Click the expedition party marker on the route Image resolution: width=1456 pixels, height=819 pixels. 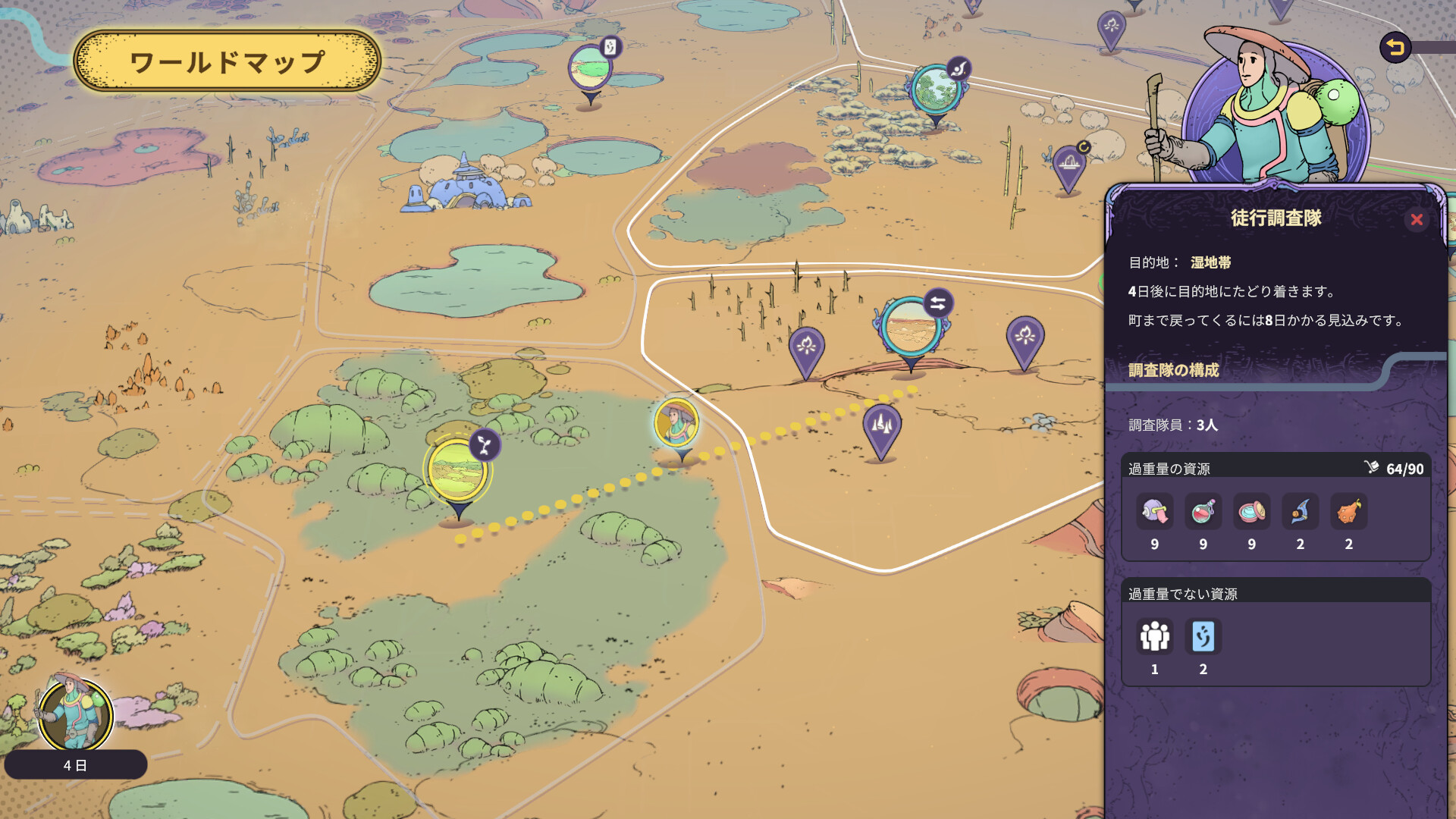click(676, 423)
